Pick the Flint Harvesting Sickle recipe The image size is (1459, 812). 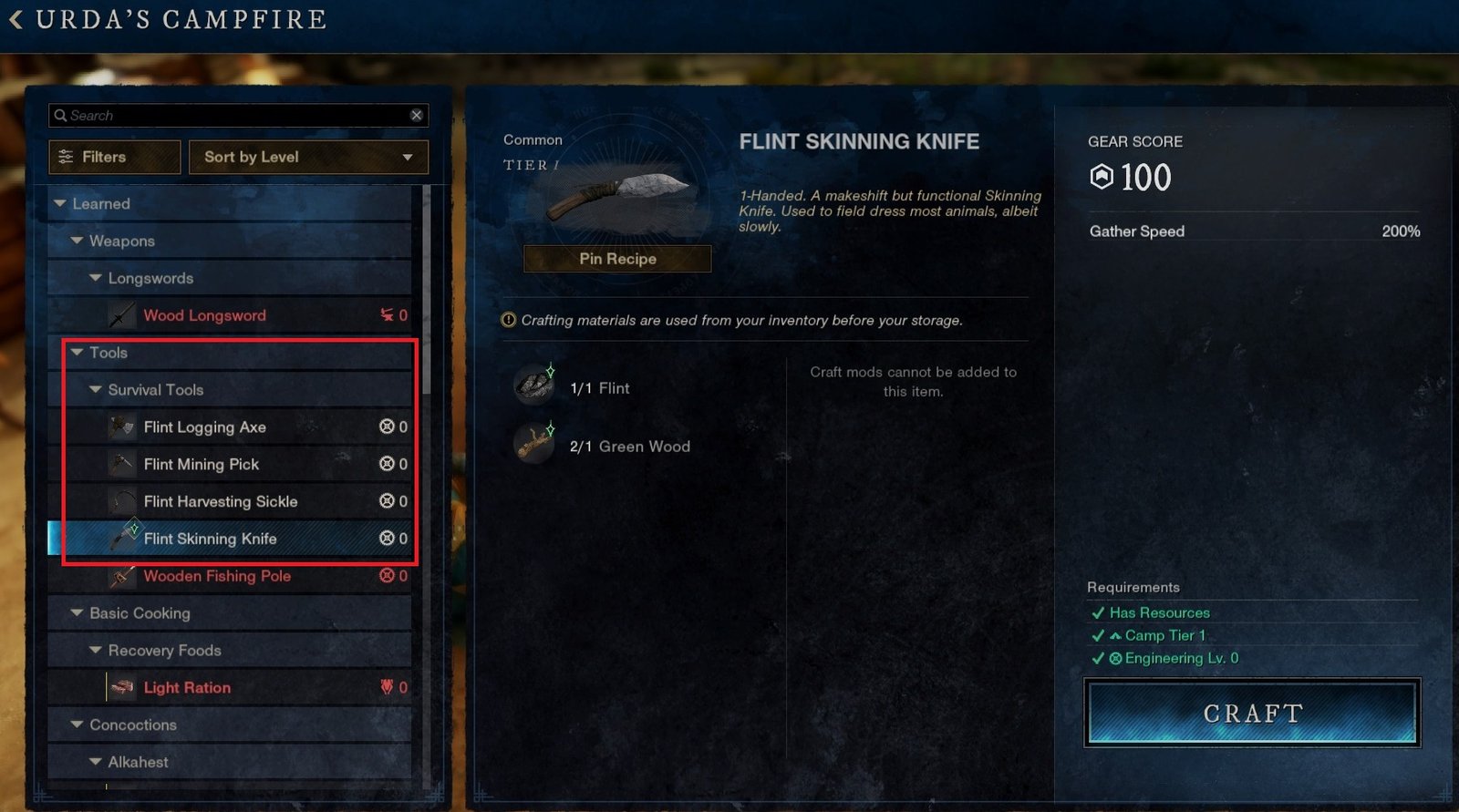point(221,502)
